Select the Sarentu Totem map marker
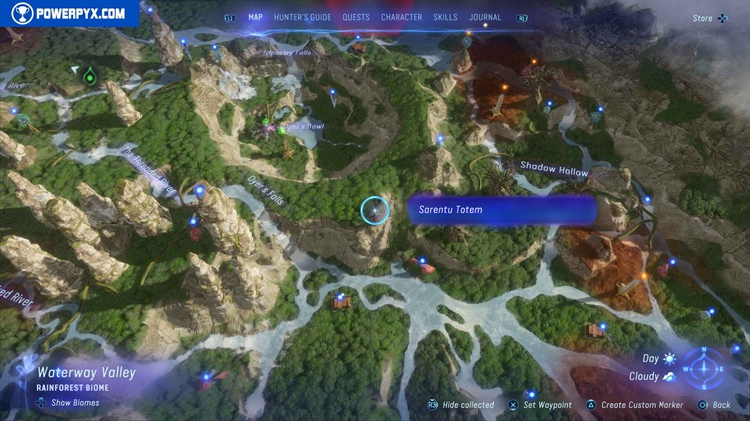The width and height of the screenshot is (750, 421). [x=374, y=210]
